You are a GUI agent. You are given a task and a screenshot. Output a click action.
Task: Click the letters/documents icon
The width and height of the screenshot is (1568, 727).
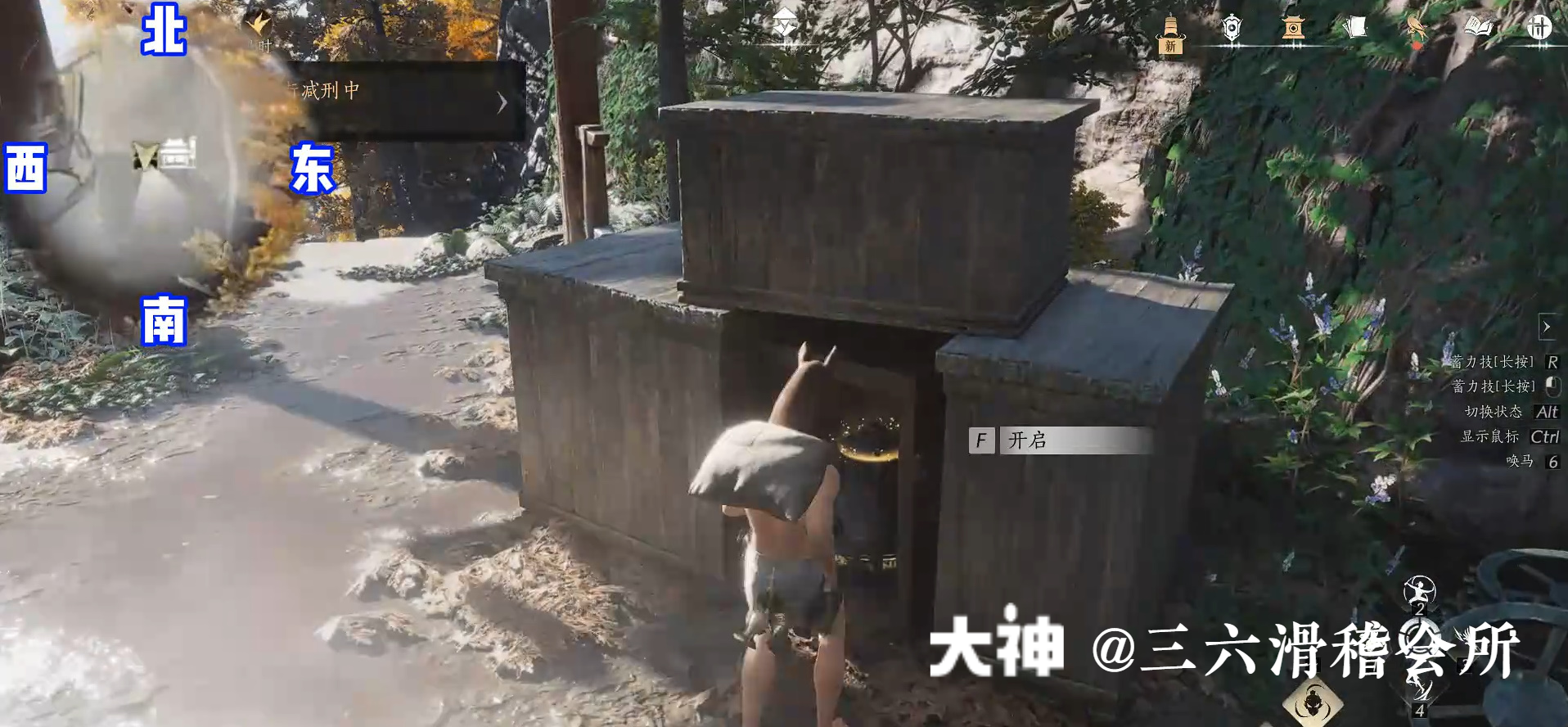coord(1356,28)
